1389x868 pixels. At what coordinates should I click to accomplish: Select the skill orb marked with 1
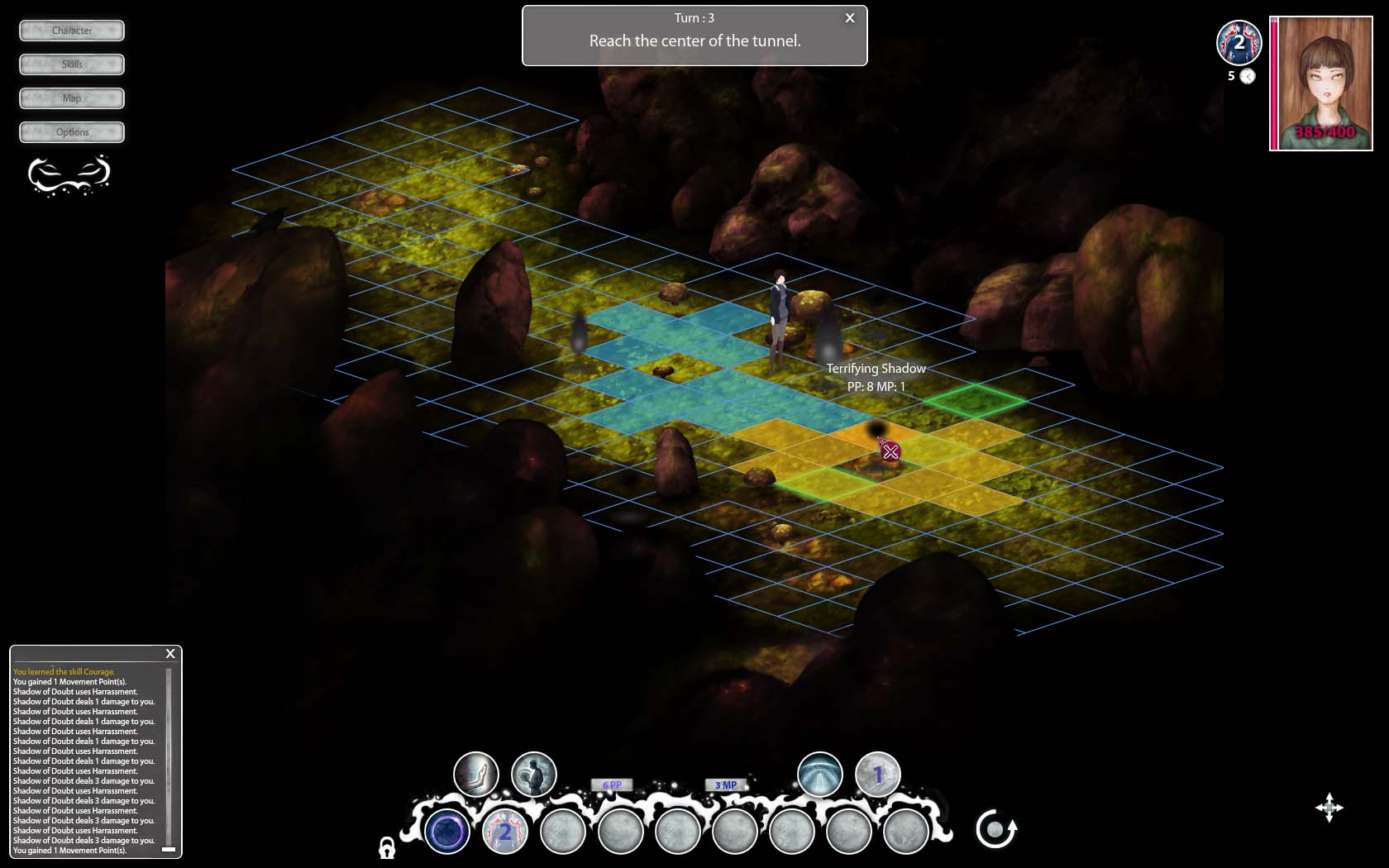[x=876, y=775]
